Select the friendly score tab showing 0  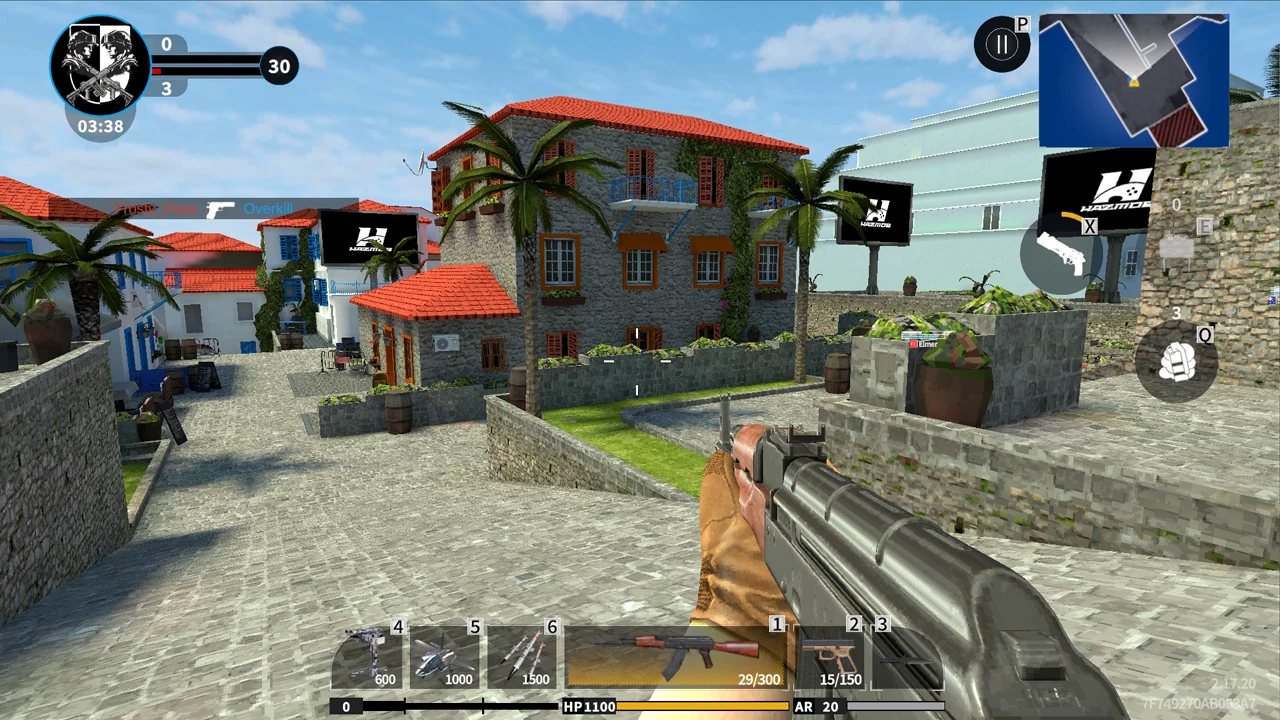166,44
